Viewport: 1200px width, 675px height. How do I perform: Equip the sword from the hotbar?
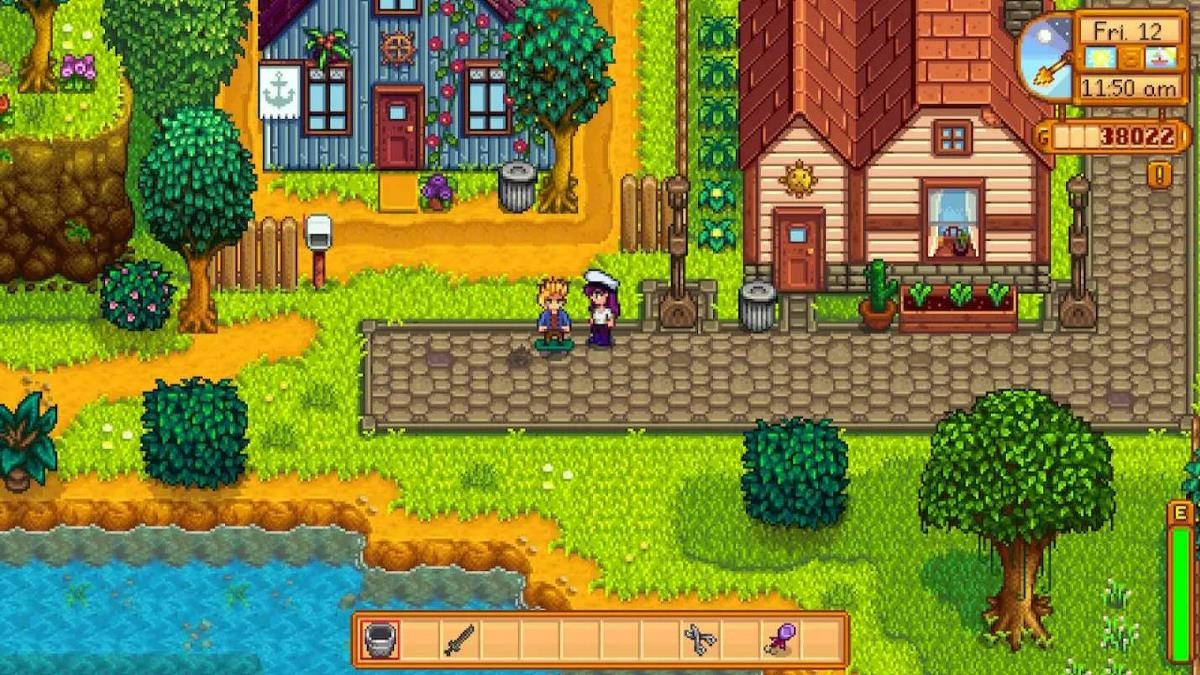coord(459,640)
